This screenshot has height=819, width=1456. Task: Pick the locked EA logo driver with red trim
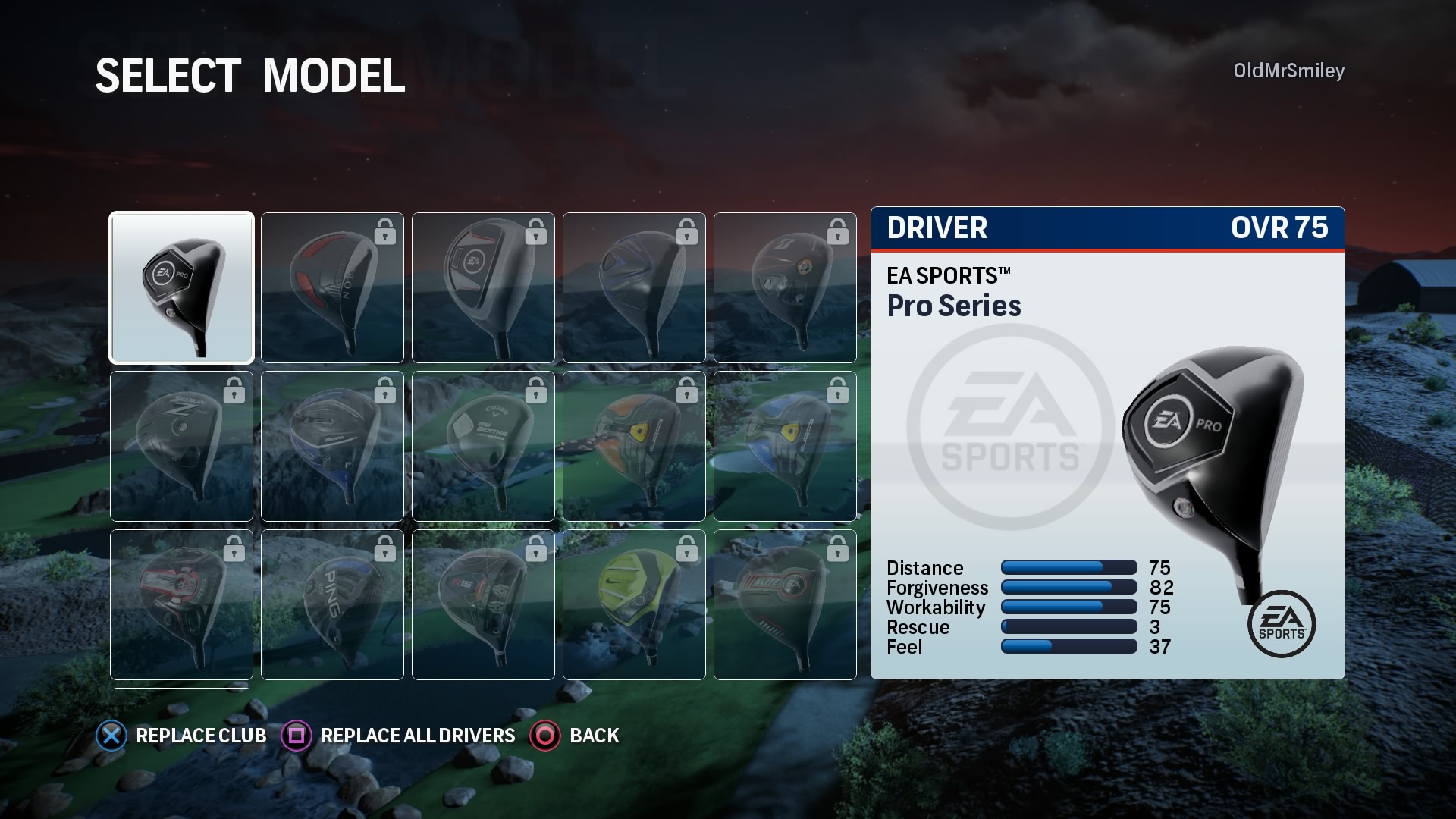click(x=483, y=287)
